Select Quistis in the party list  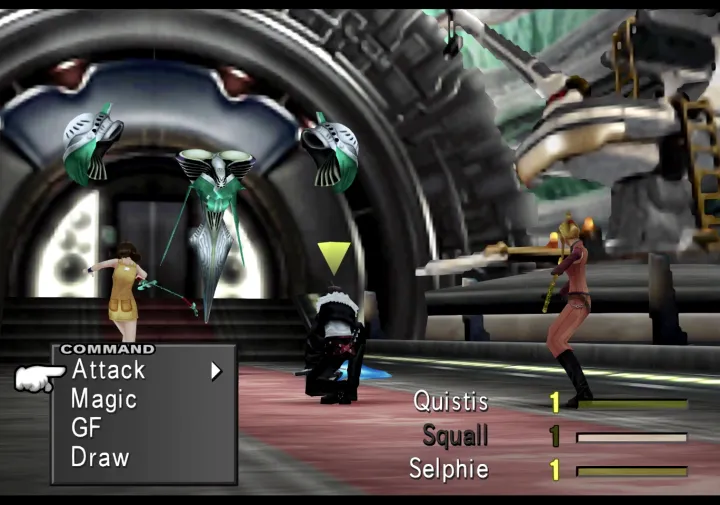451,402
